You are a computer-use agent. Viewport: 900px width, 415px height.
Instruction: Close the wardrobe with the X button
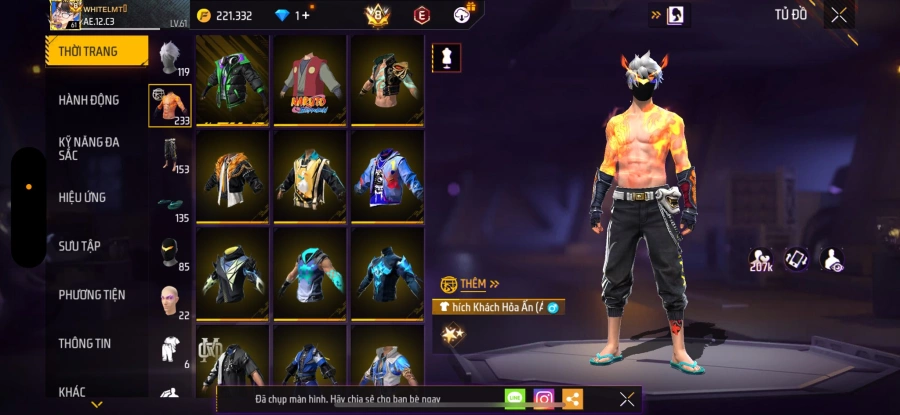pos(839,14)
